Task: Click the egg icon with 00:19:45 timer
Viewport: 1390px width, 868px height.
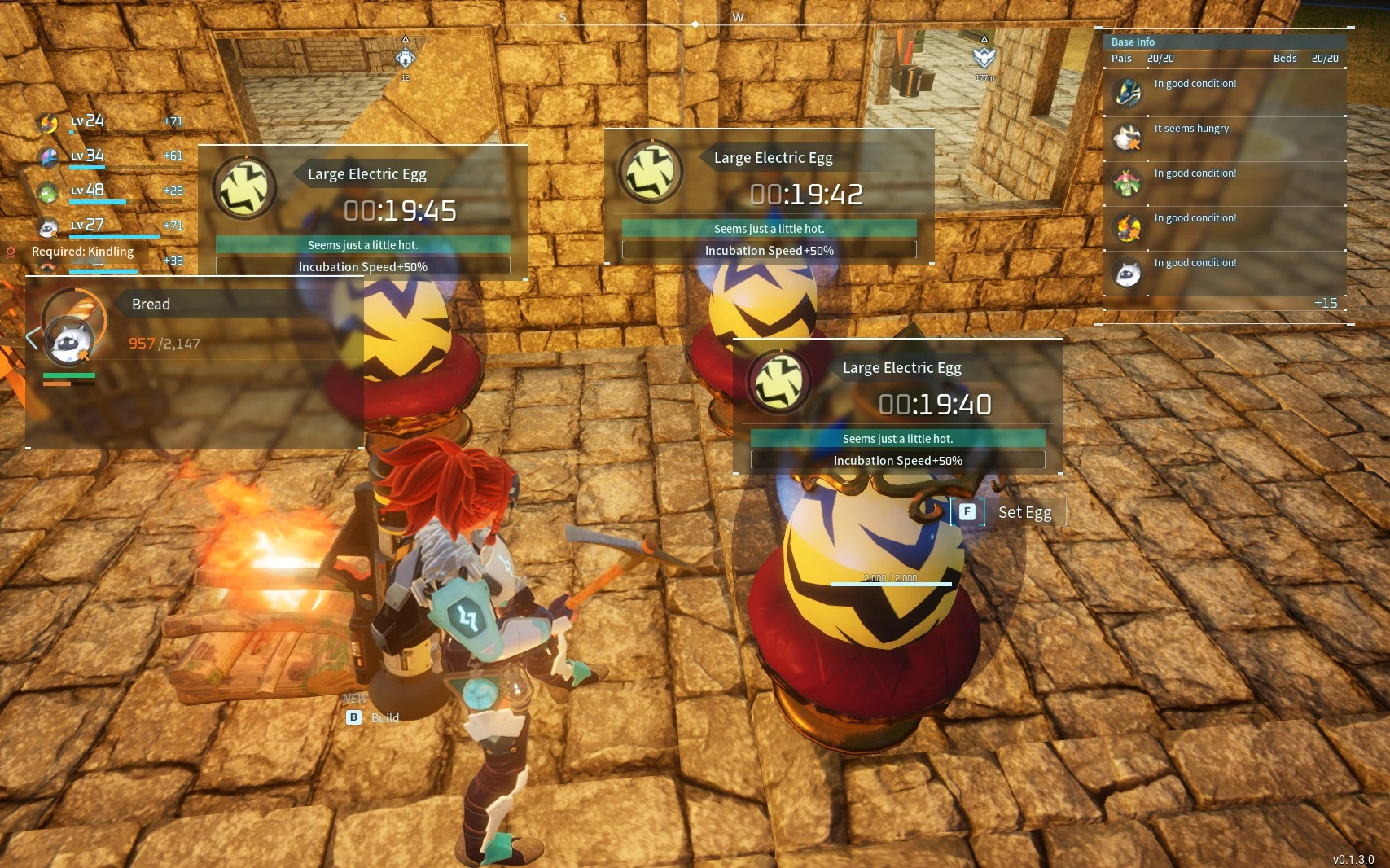Action: coord(244,187)
